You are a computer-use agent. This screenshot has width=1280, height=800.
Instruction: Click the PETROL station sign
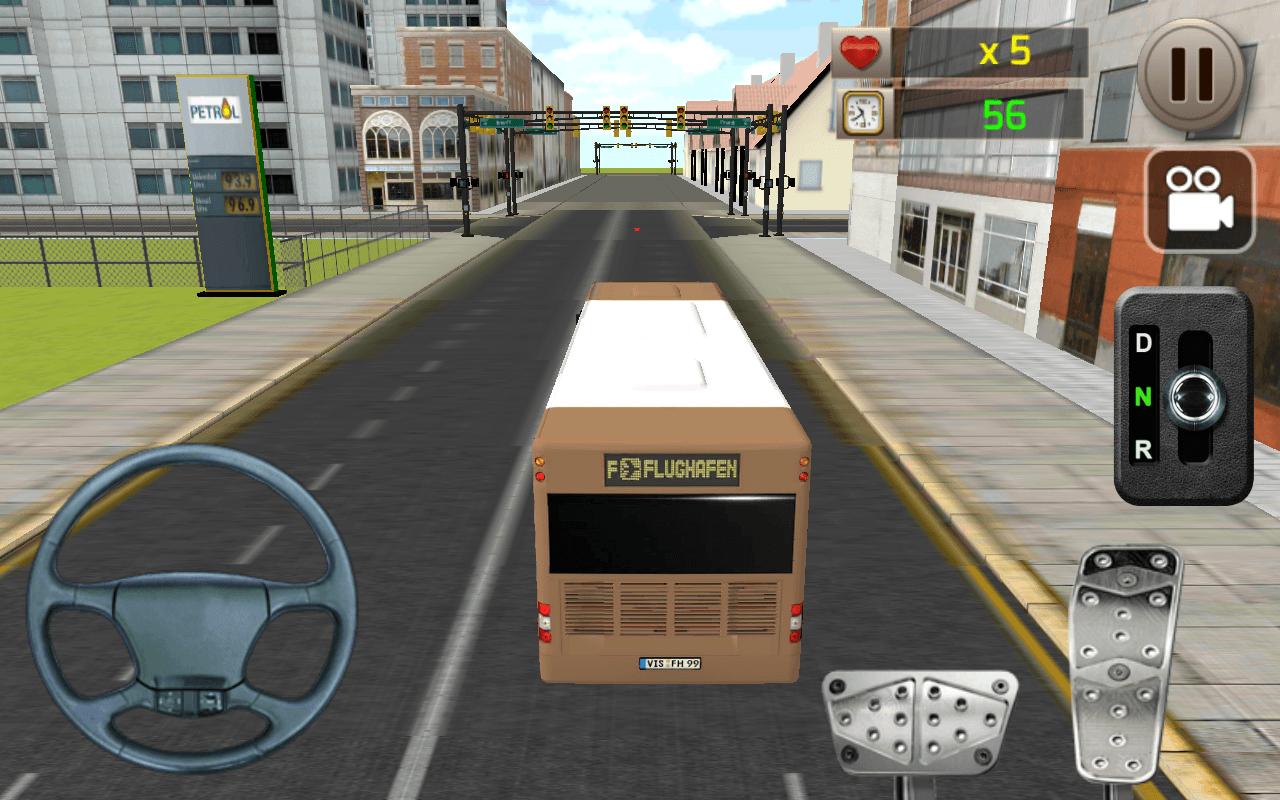point(213,111)
